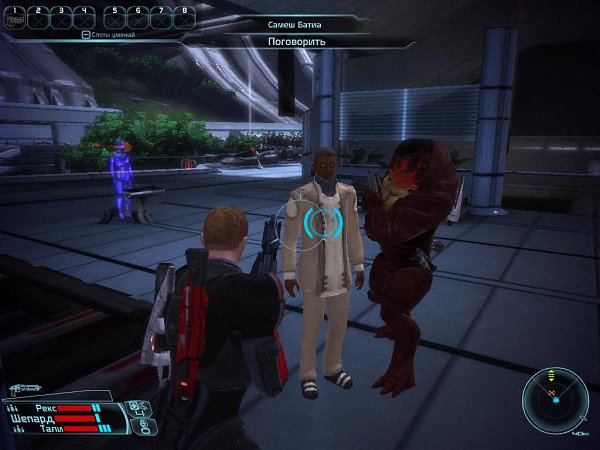600x450 pixels.
Task: Click the grenade count icon
Action: [139, 425]
